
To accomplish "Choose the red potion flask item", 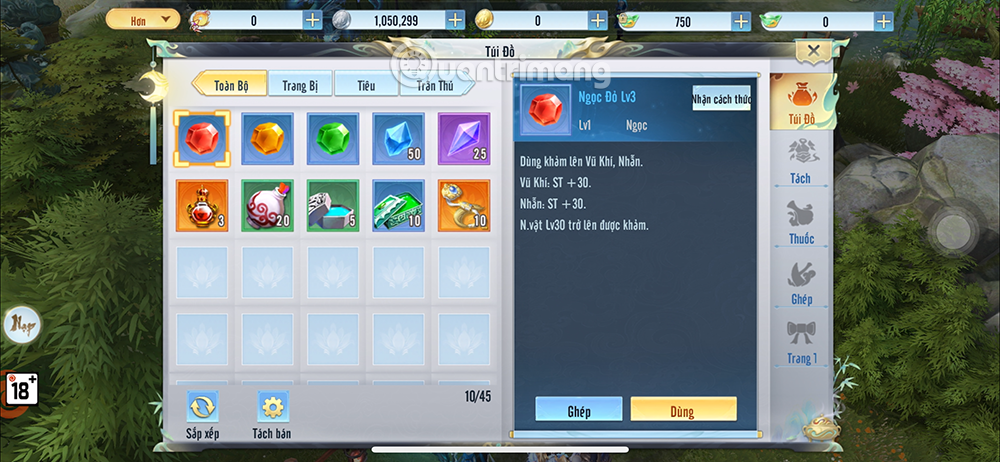I will tap(203, 205).
